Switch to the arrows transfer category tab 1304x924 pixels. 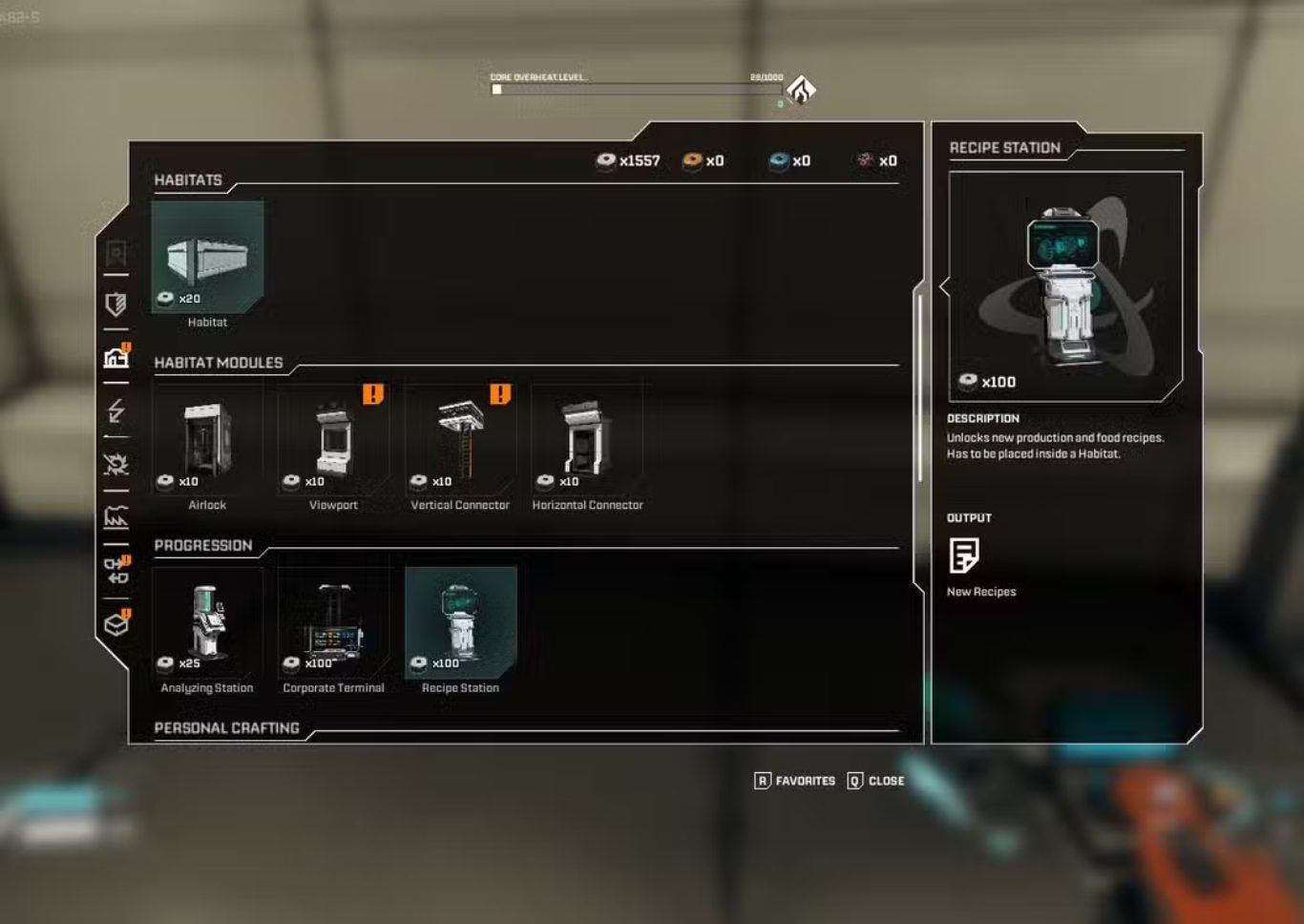pyautogui.click(x=116, y=571)
